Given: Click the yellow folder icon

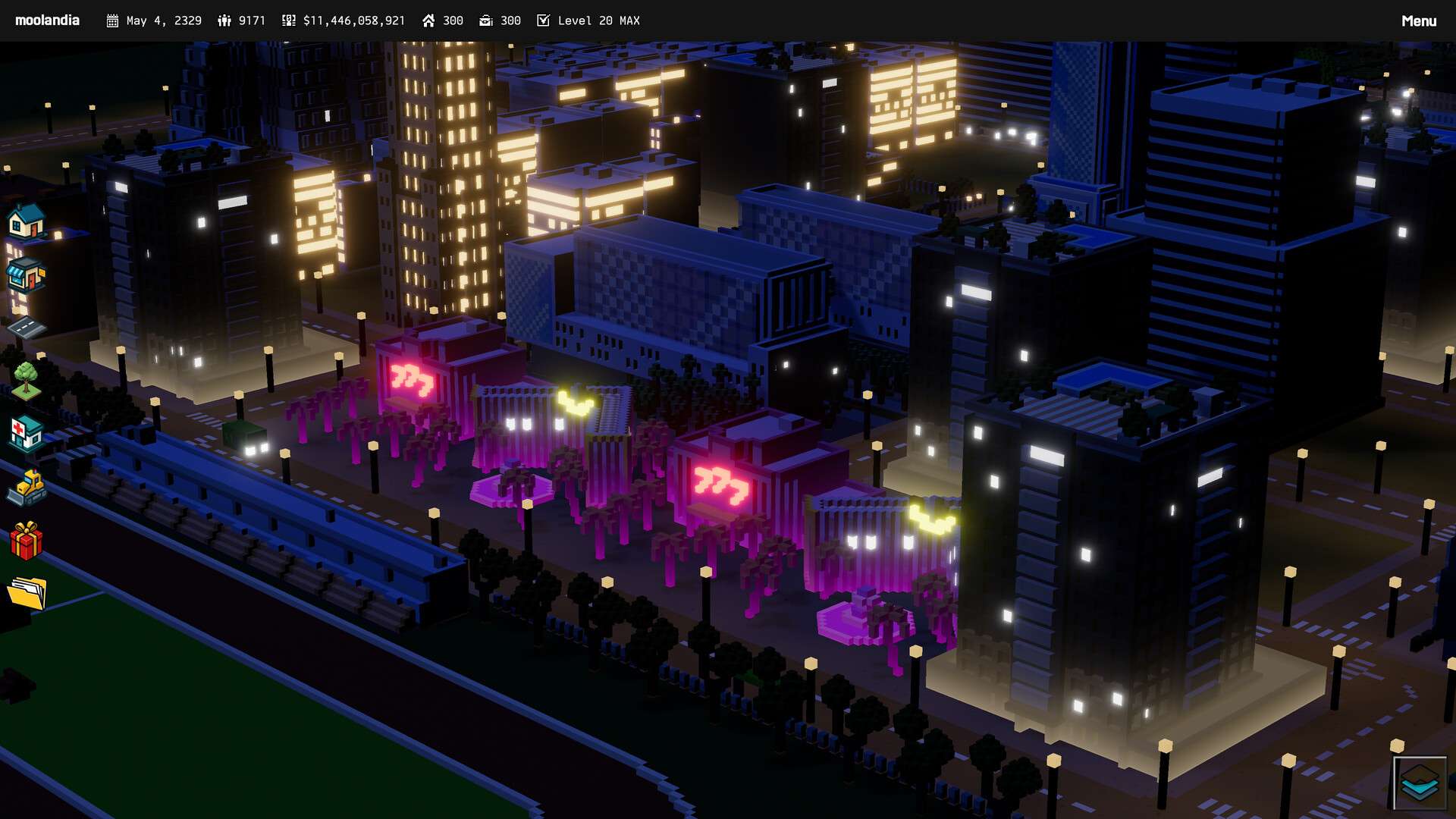Looking at the screenshot, I should (26, 593).
